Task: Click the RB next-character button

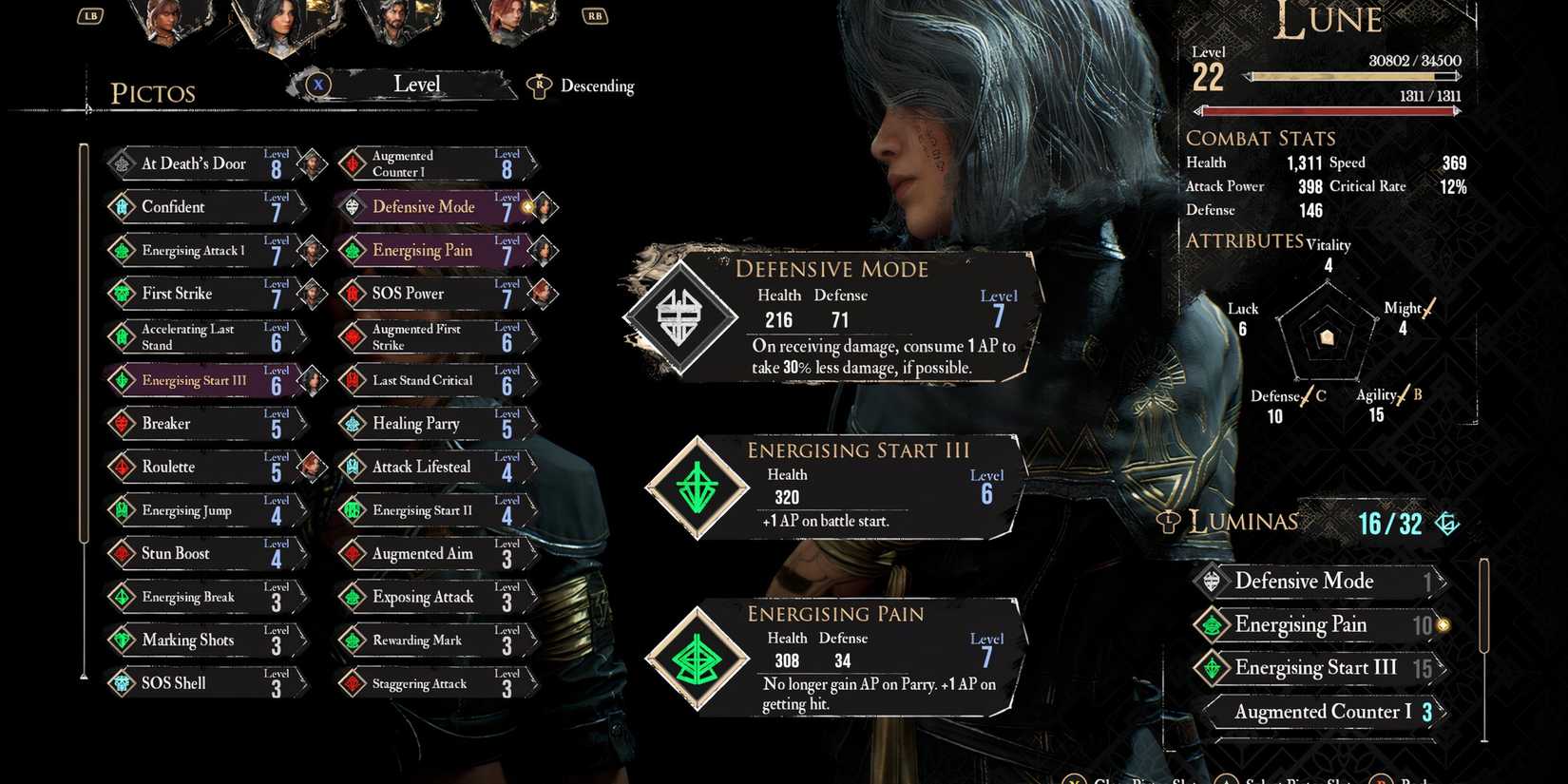Action: pos(594,15)
